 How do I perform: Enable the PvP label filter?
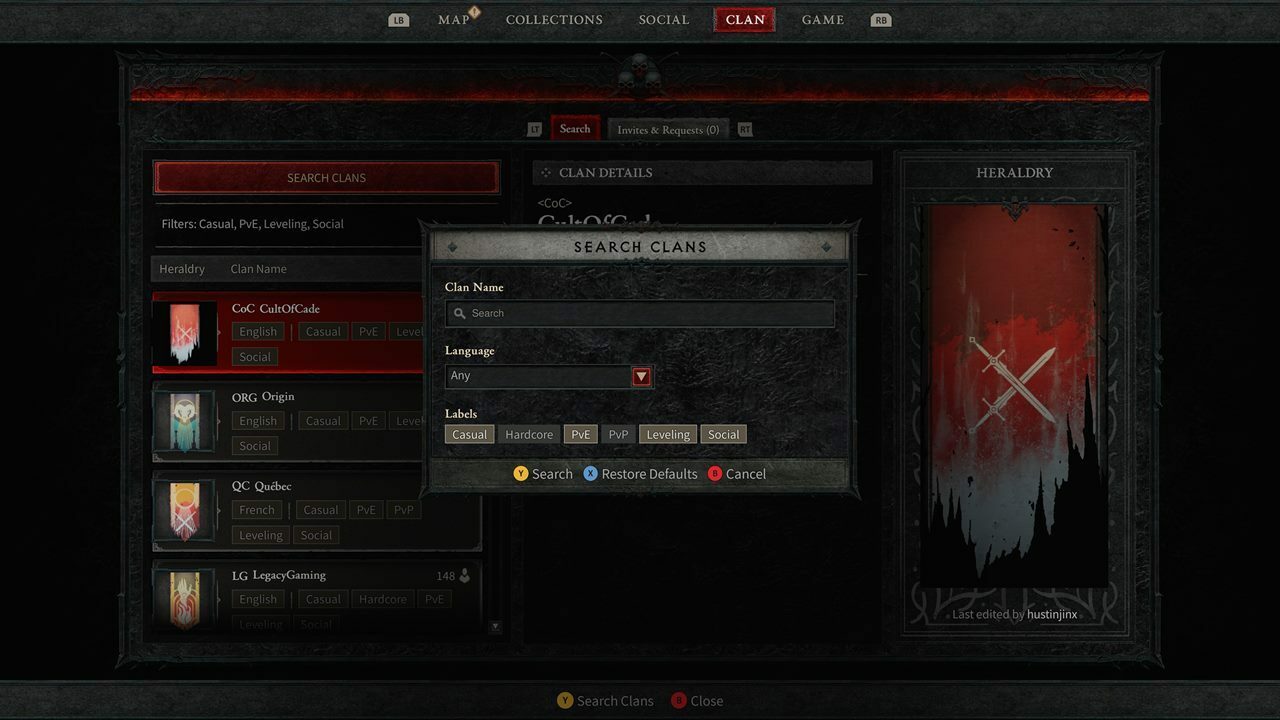coord(618,434)
